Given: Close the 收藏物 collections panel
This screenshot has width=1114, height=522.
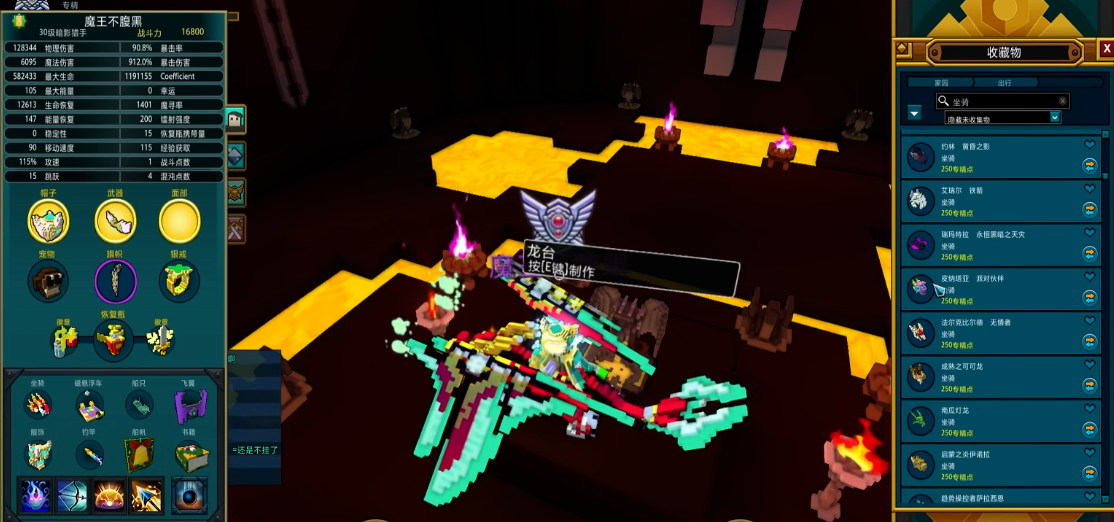Looking at the screenshot, I should pos(1106,48).
